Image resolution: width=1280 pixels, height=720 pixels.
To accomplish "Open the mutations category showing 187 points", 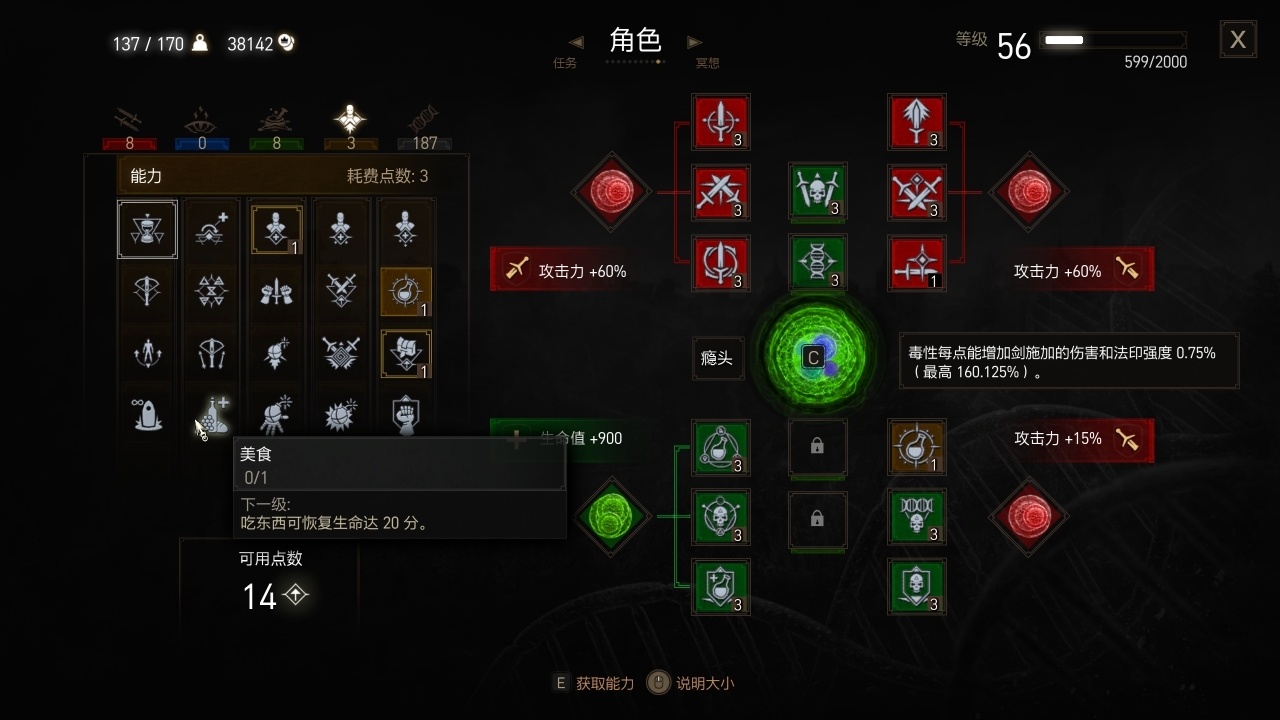I will 424,120.
